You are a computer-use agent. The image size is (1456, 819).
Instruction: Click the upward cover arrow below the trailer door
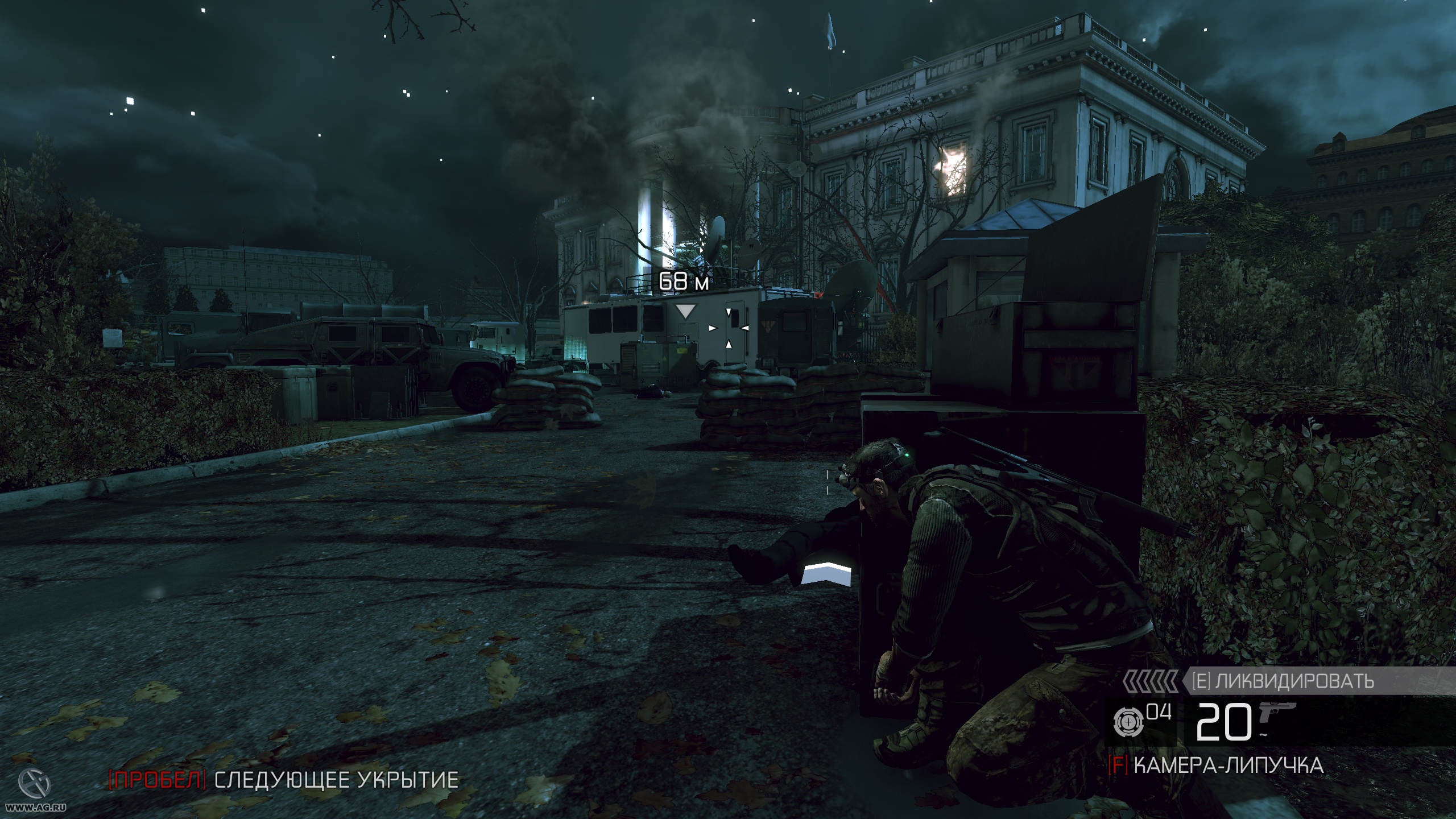pos(729,345)
